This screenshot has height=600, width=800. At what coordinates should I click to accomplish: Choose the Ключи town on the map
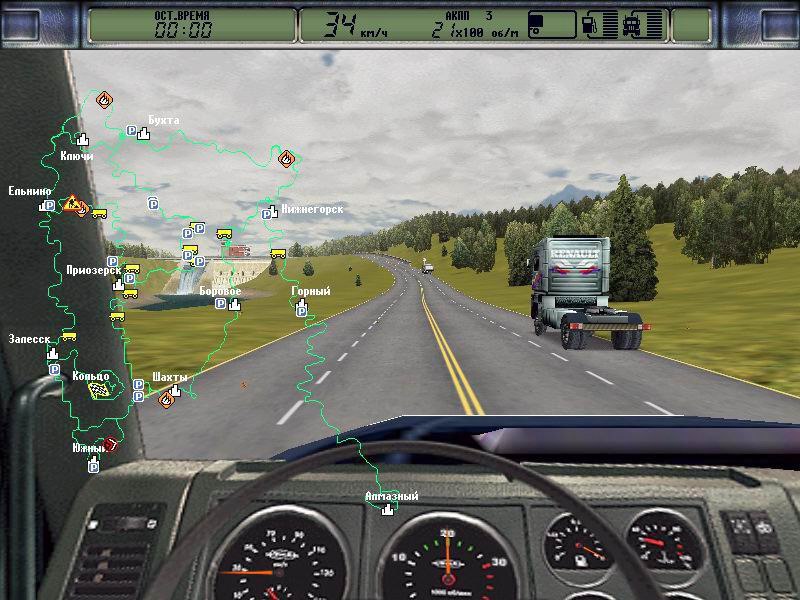click(x=77, y=156)
